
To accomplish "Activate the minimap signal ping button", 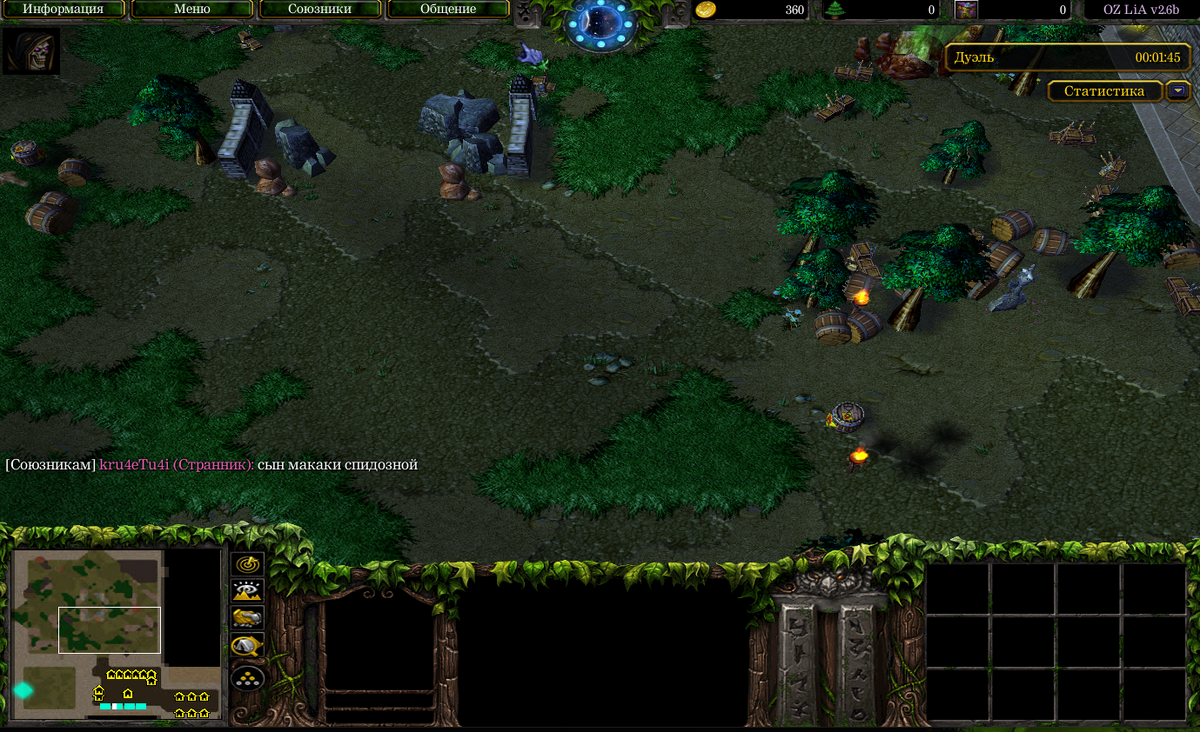I will [x=248, y=565].
